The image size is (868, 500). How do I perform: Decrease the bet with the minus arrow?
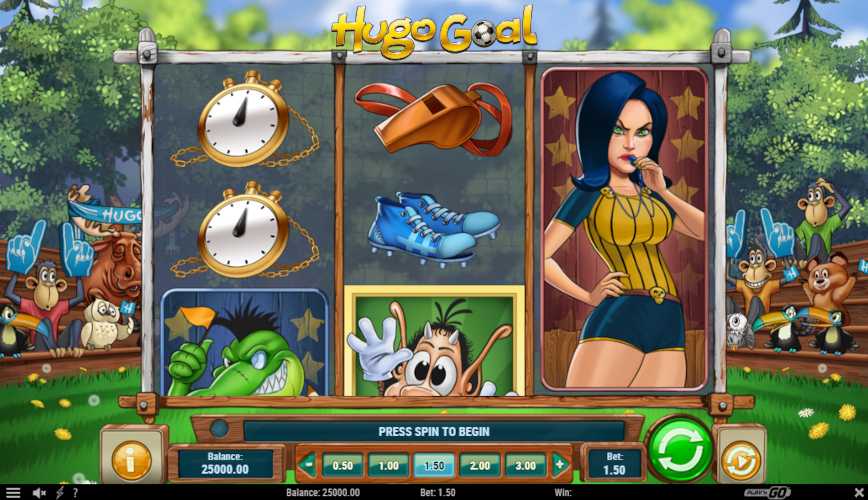[x=309, y=465]
